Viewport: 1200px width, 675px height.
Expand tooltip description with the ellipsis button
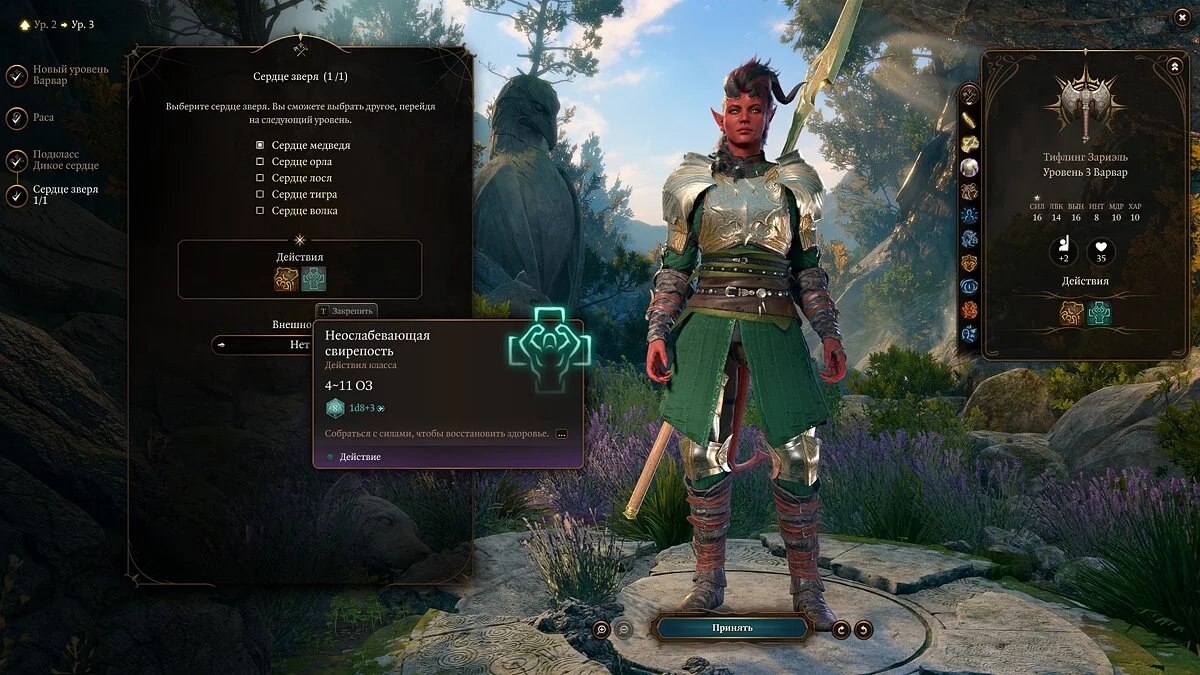561,434
